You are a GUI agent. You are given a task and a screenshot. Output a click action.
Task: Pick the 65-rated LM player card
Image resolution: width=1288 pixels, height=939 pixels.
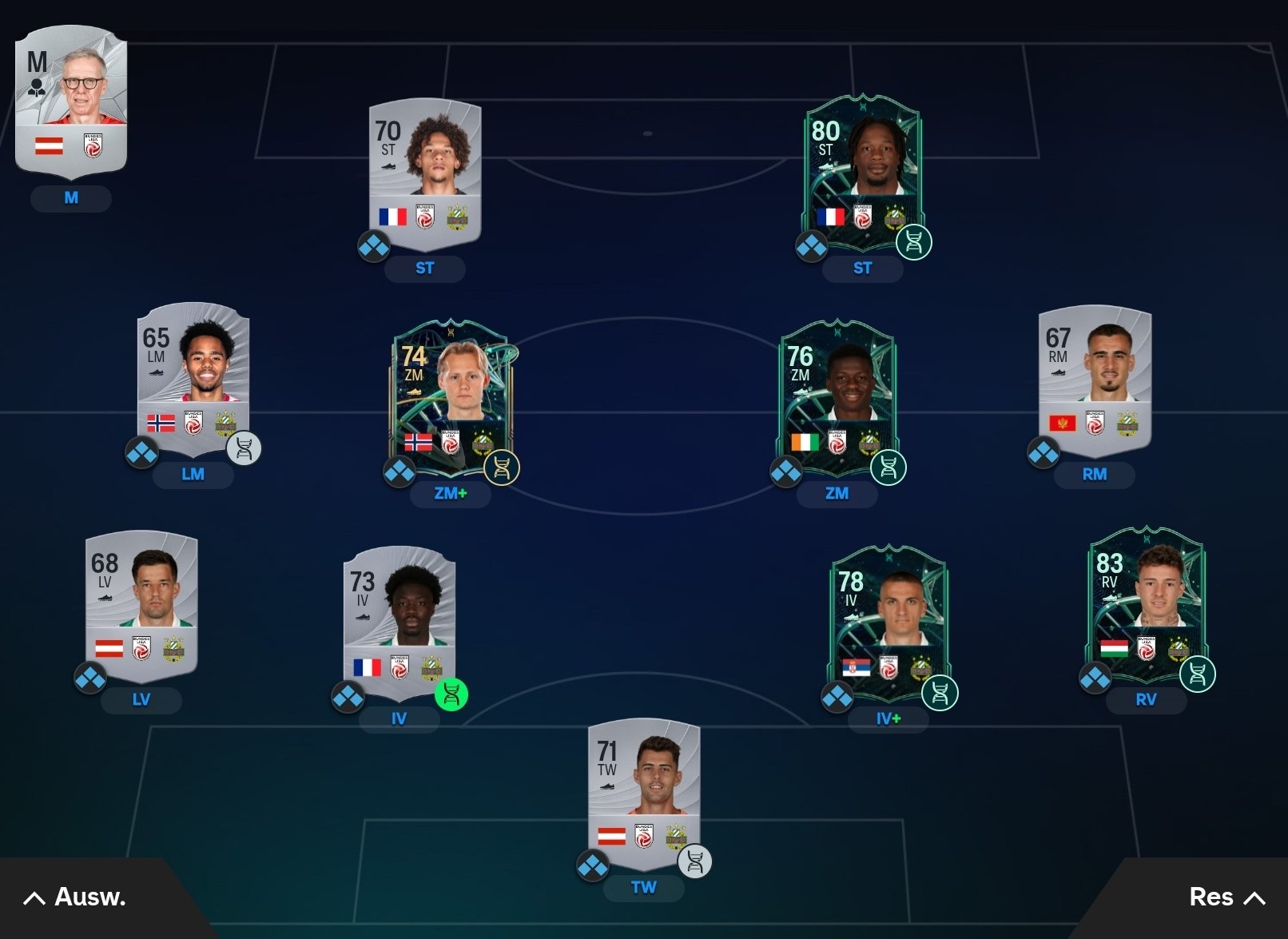point(193,376)
